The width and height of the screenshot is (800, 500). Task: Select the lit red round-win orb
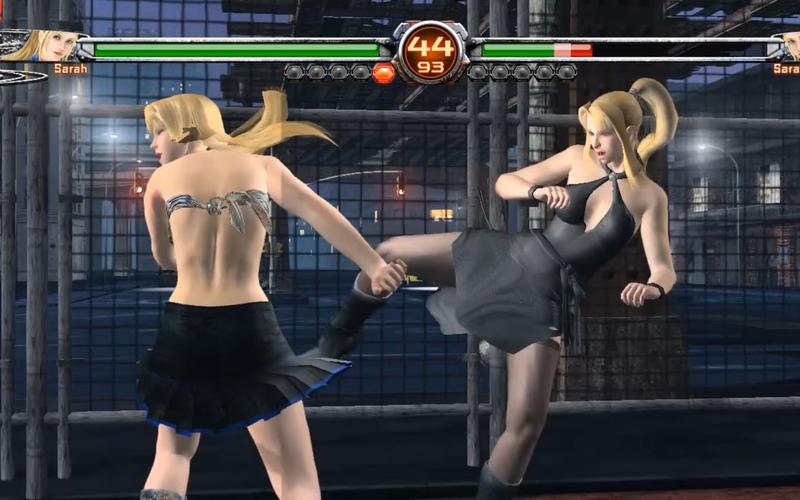pos(383,72)
